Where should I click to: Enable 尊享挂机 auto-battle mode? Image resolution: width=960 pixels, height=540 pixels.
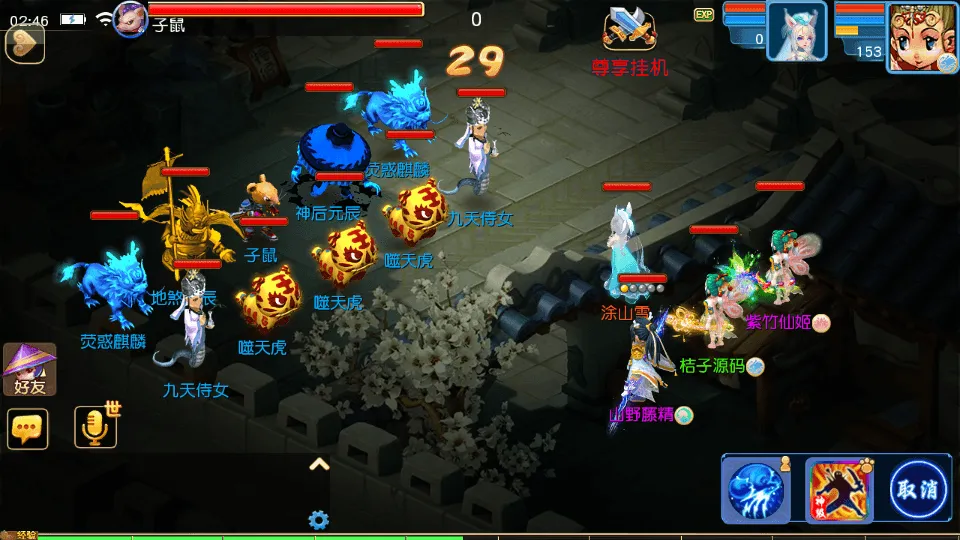(x=630, y=40)
